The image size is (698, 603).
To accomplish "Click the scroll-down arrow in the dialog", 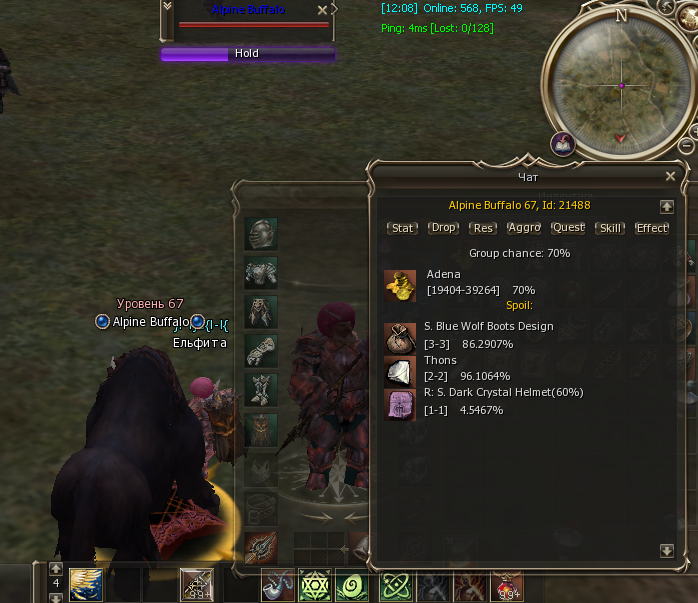I will pyautogui.click(x=667, y=550).
